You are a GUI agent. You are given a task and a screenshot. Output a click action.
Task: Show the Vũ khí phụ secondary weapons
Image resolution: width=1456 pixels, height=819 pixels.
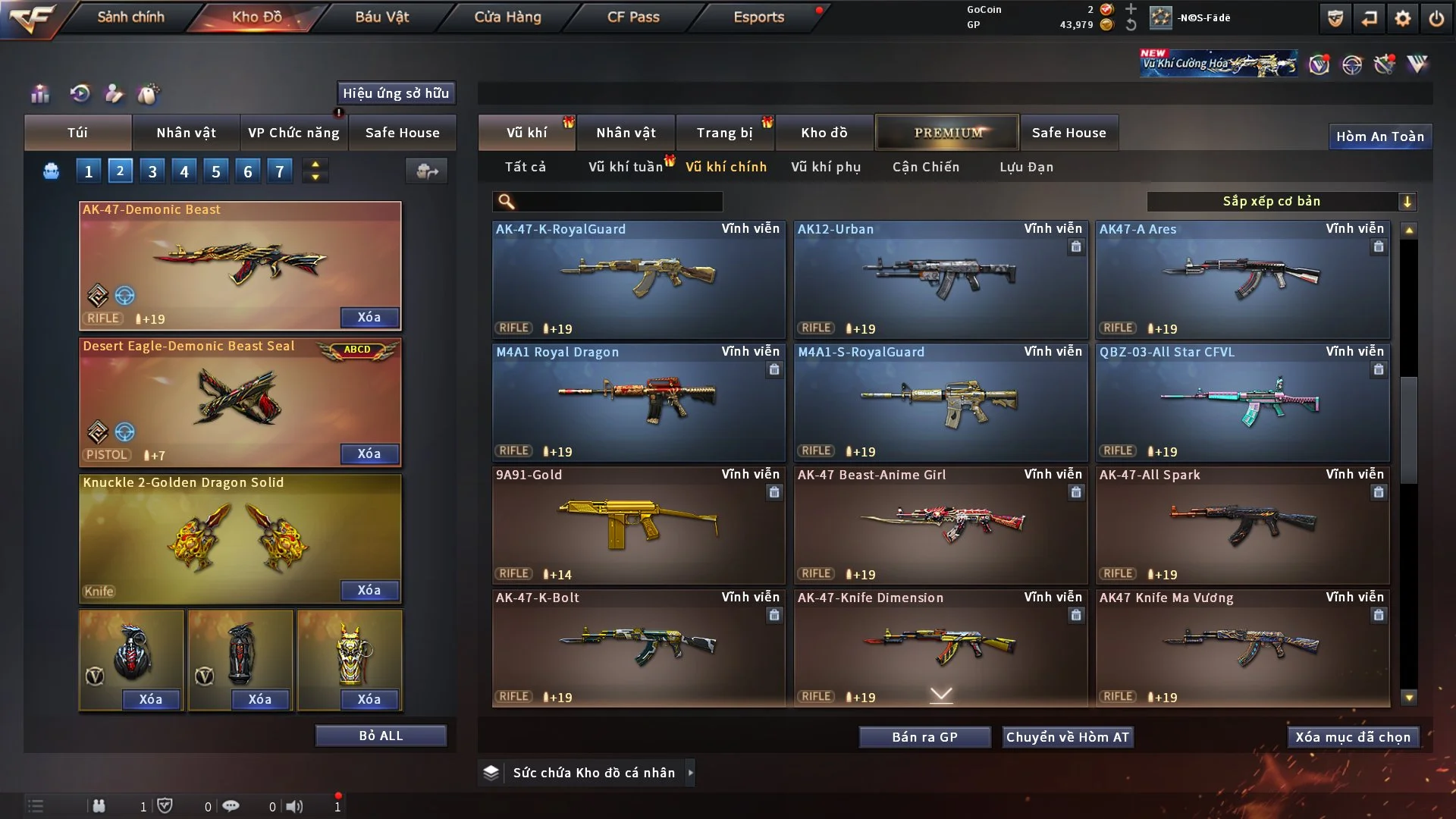826,167
